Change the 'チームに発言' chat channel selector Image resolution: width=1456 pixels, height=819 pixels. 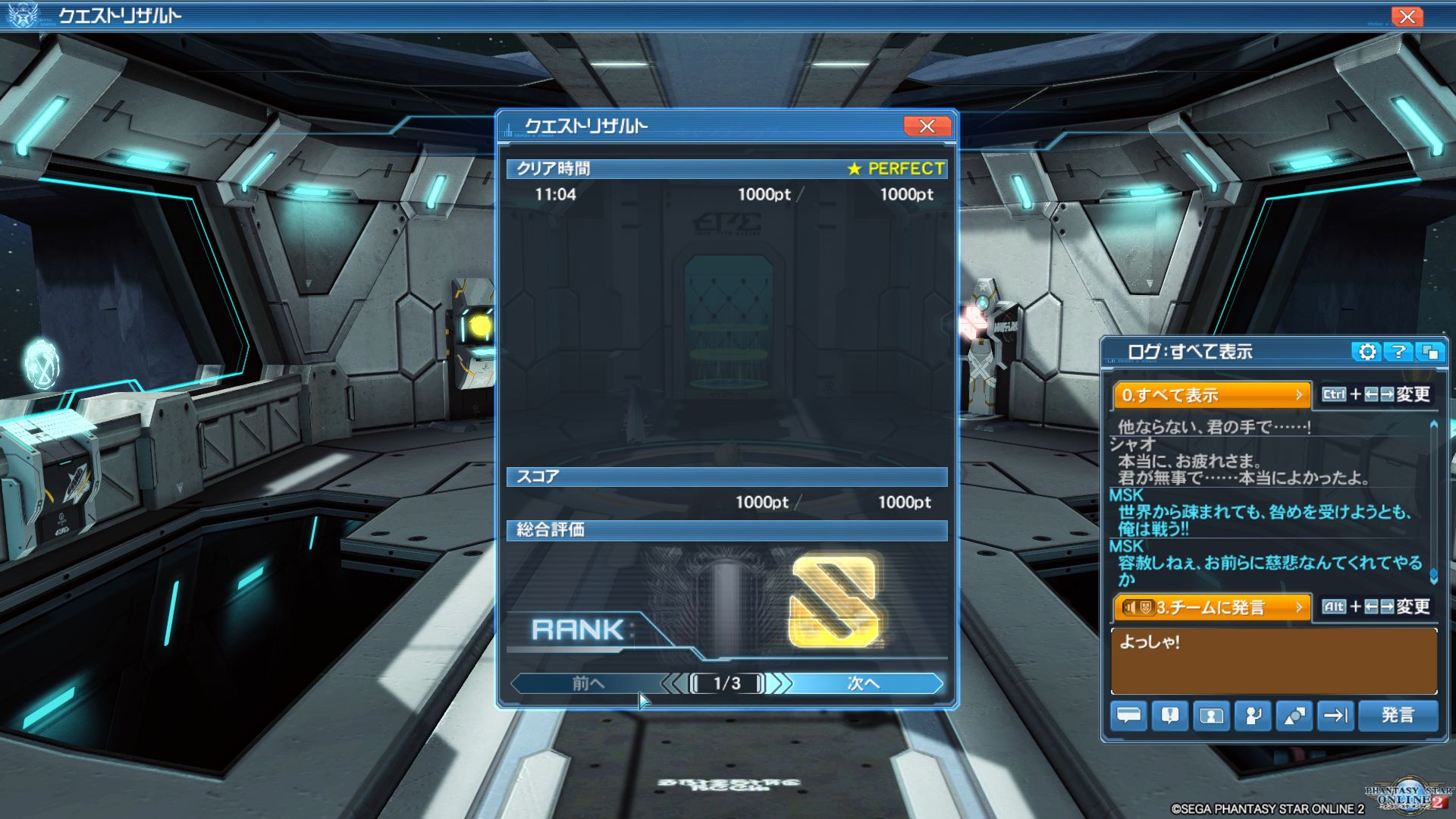coord(1211,607)
